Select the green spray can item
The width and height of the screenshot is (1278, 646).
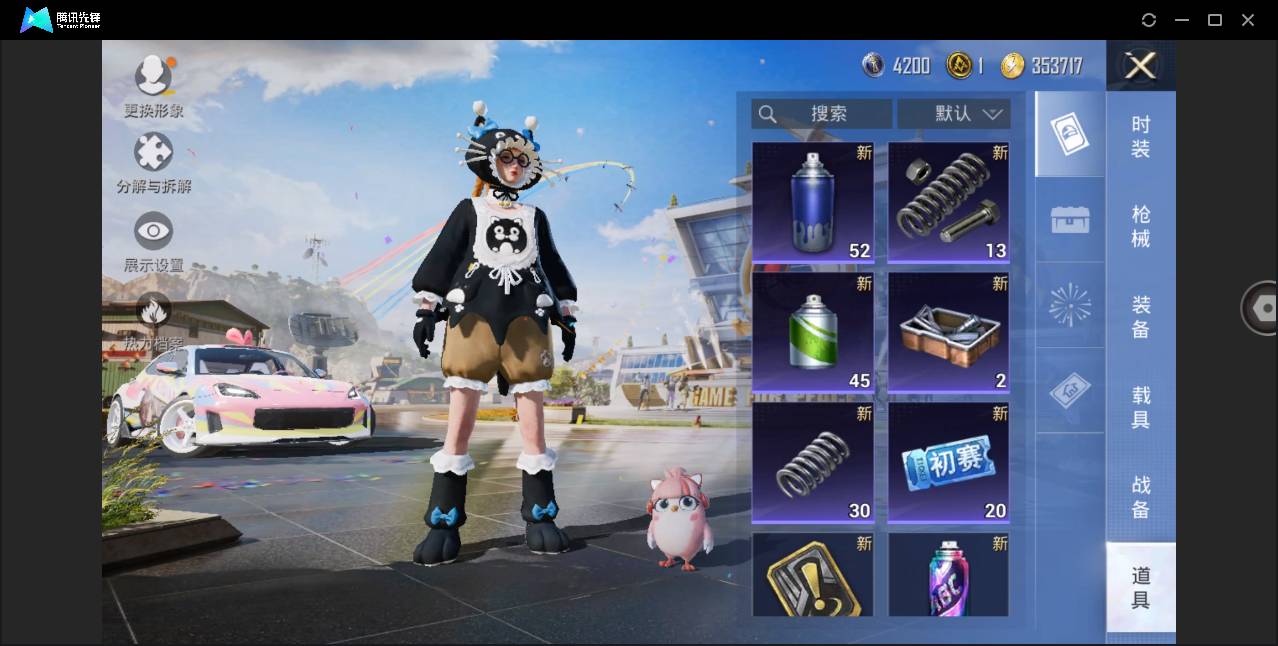pyautogui.click(x=813, y=332)
